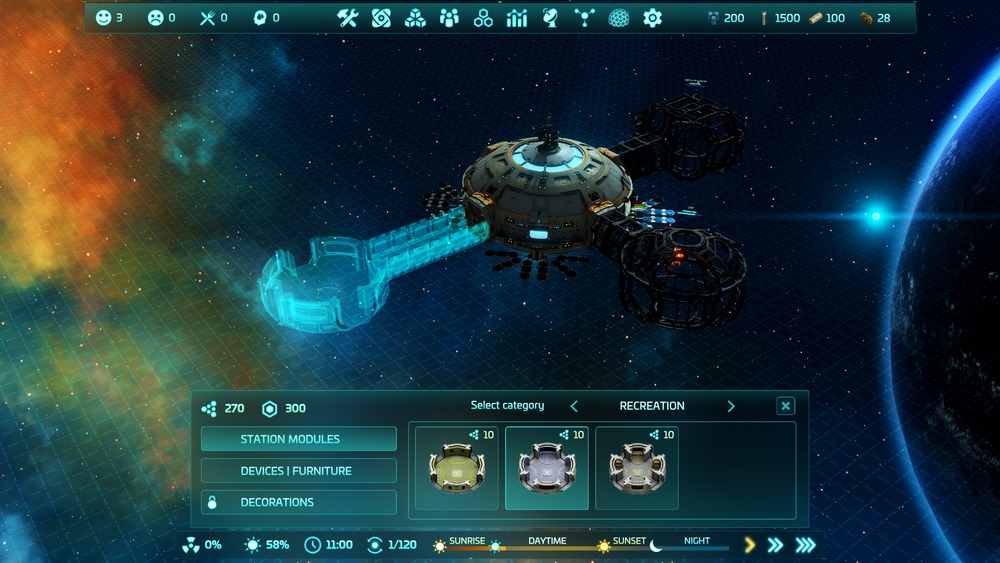The image size is (1000, 563).
Task: Open the geodesic sphere icon
Action: click(x=619, y=18)
